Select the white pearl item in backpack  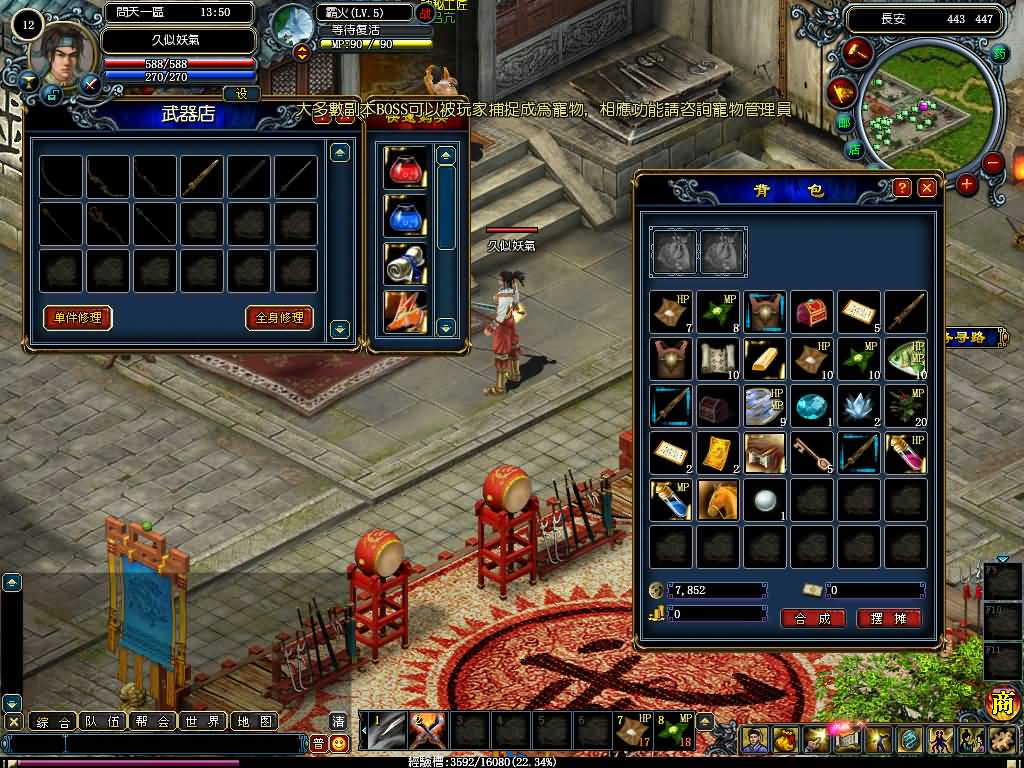[765, 499]
